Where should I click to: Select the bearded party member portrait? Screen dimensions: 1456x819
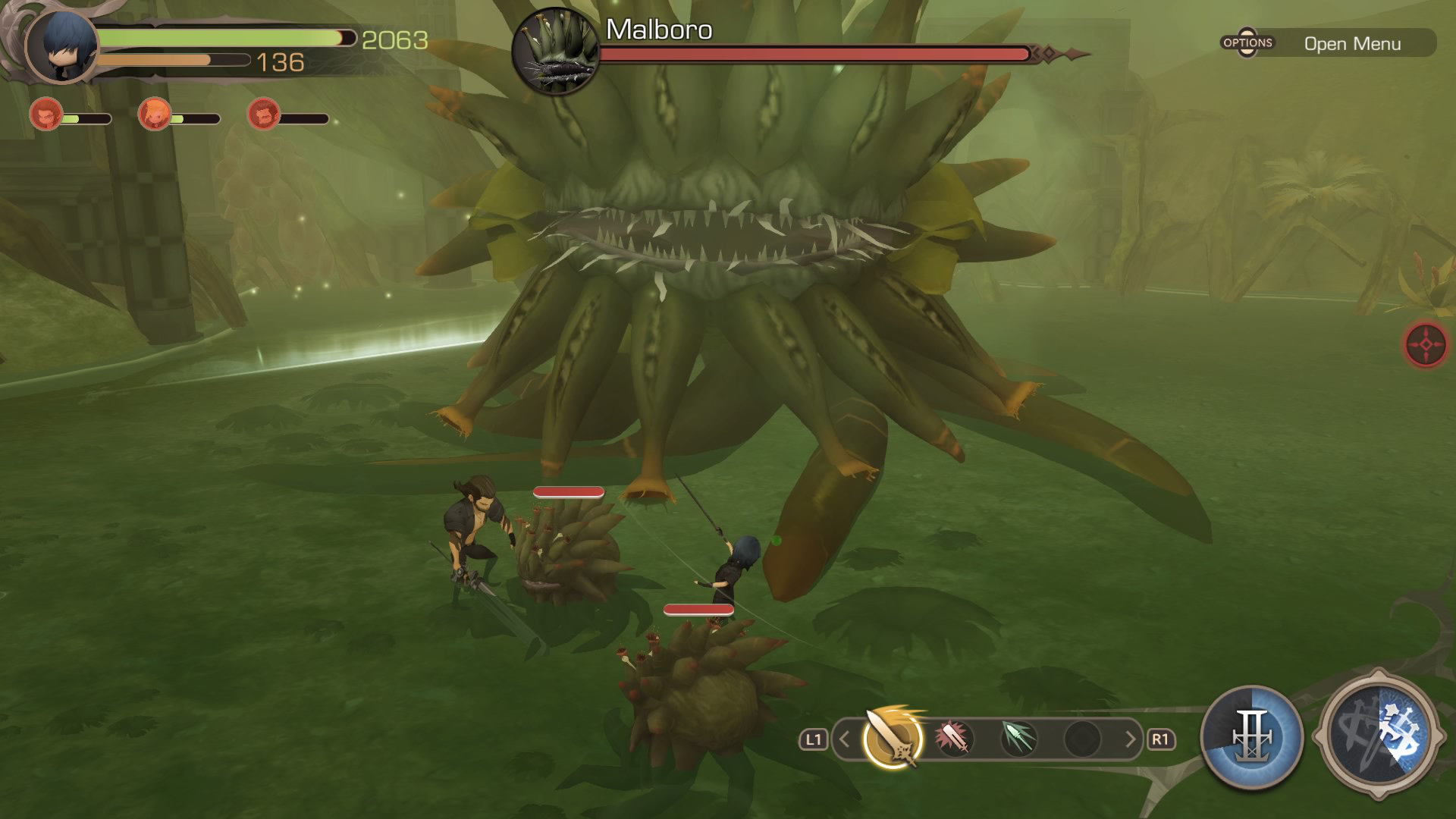[264, 115]
